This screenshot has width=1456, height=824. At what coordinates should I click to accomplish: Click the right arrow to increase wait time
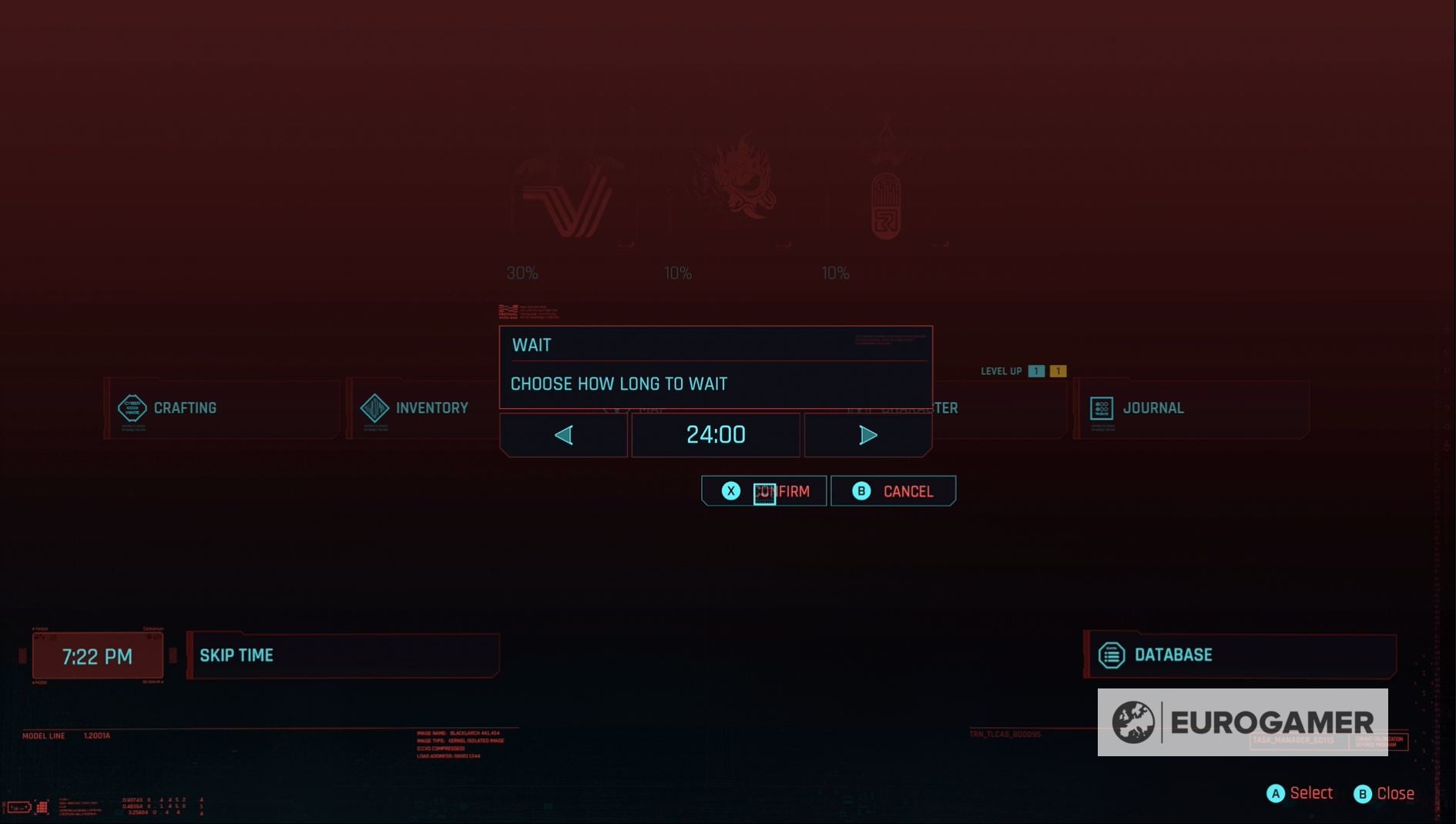point(867,434)
